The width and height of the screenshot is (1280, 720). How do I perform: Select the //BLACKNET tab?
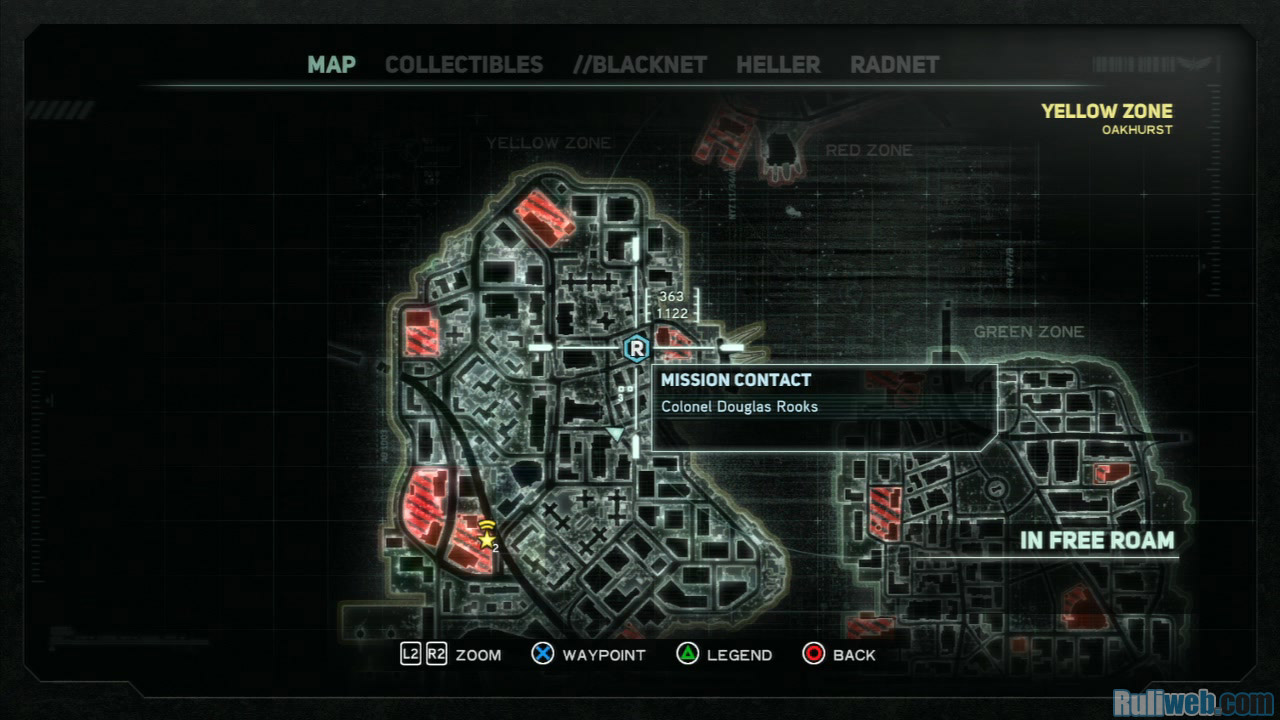pos(640,65)
